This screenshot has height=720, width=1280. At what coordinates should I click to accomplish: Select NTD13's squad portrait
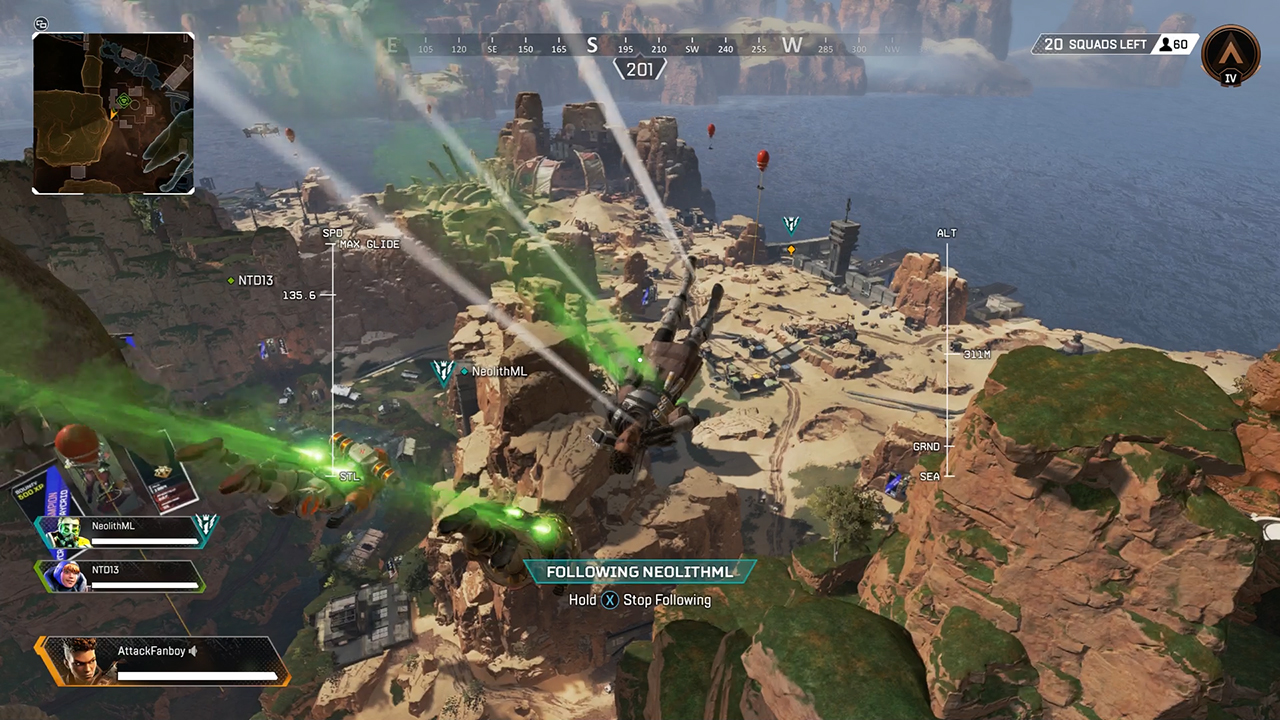point(64,576)
